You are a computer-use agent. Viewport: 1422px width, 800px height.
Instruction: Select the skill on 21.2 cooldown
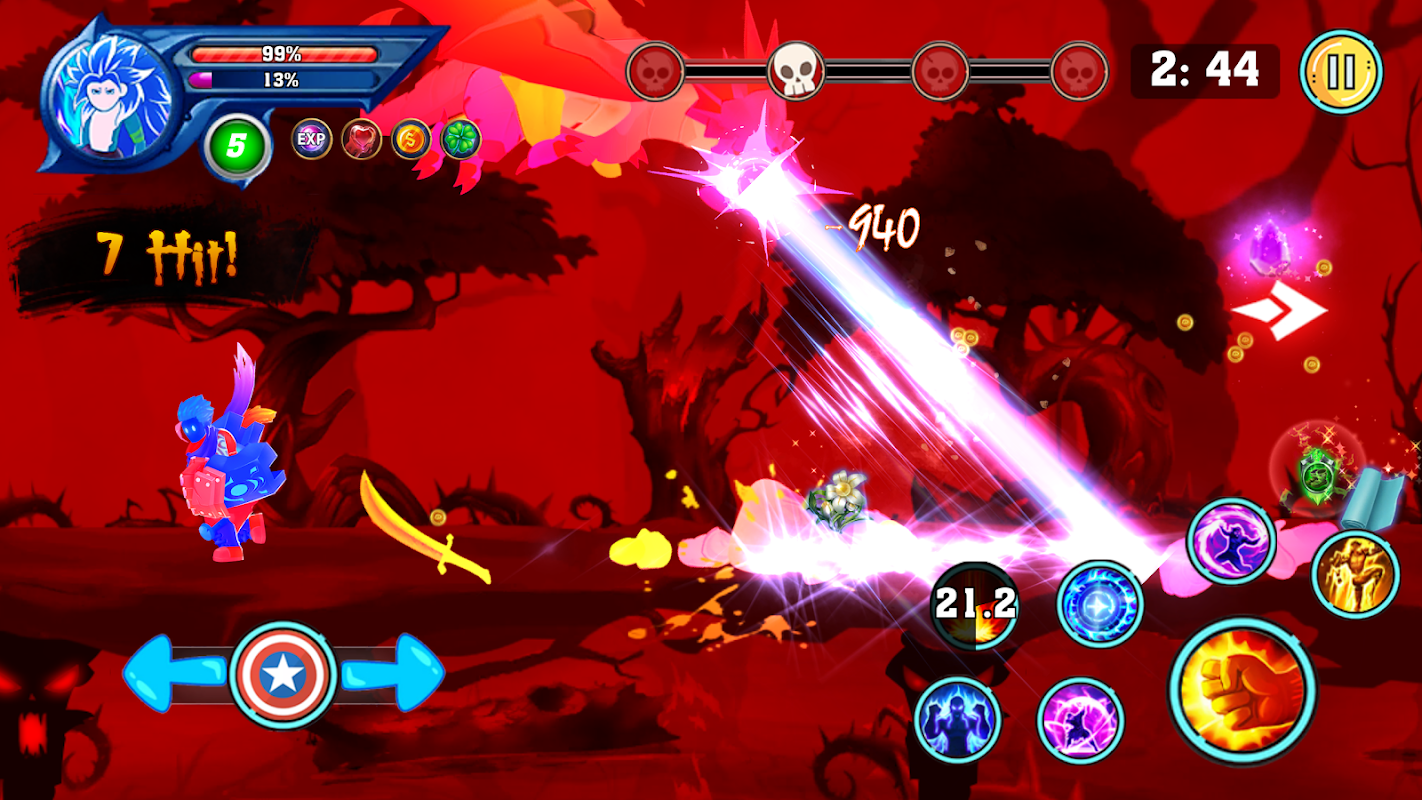[x=975, y=604]
